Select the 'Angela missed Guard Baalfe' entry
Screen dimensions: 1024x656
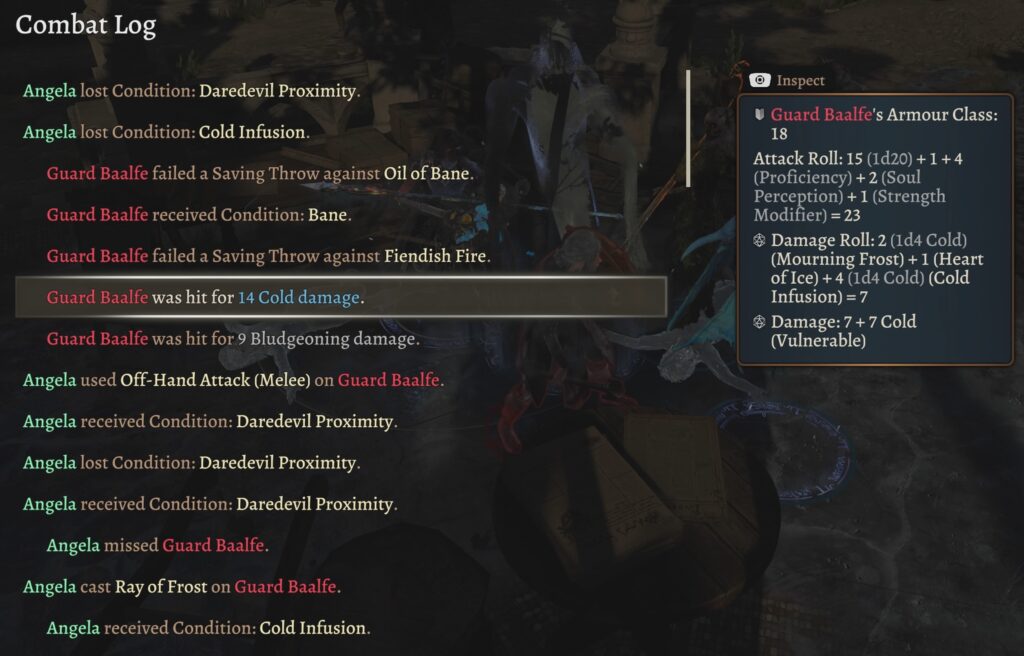point(157,546)
